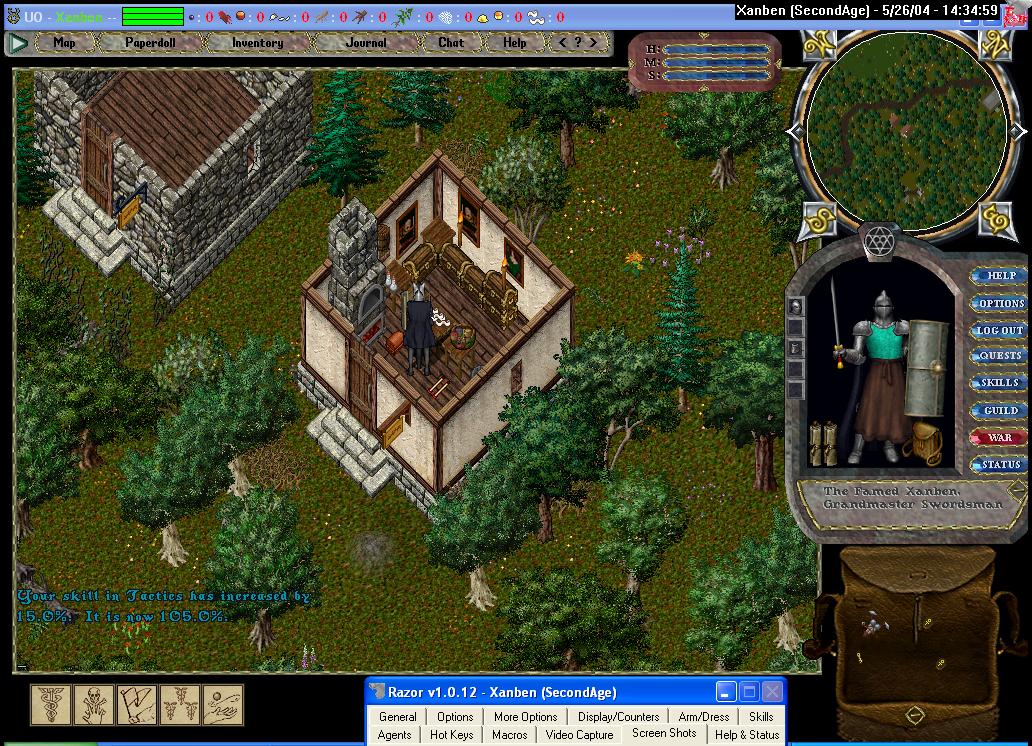Open the Journal menu entry
The width and height of the screenshot is (1032, 746).
coord(366,43)
